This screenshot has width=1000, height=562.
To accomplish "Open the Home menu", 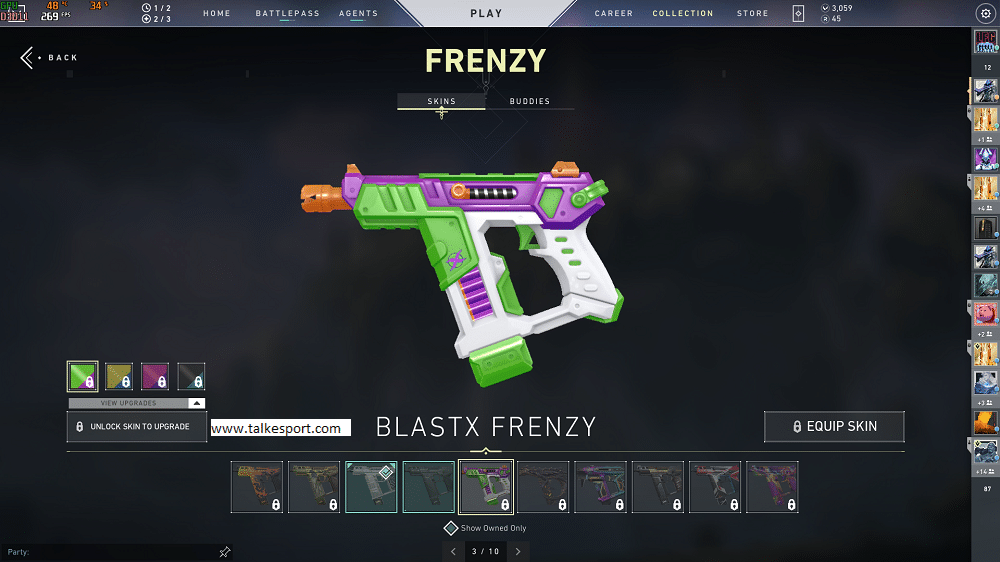I will pyautogui.click(x=217, y=14).
